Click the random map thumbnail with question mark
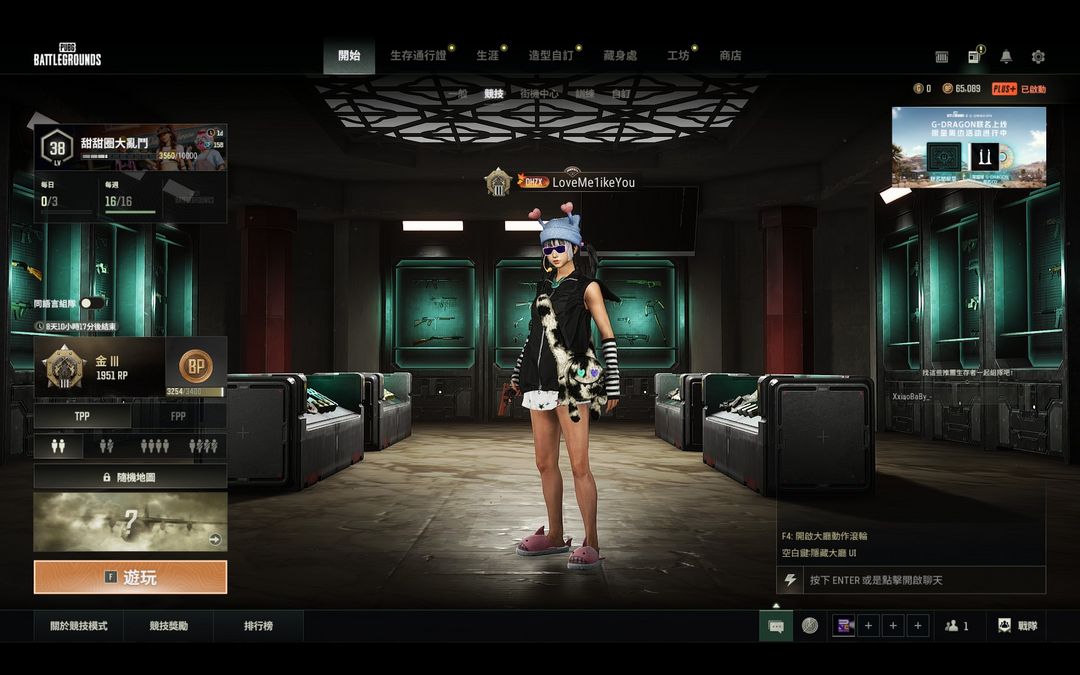The image size is (1080, 675). (x=130, y=521)
